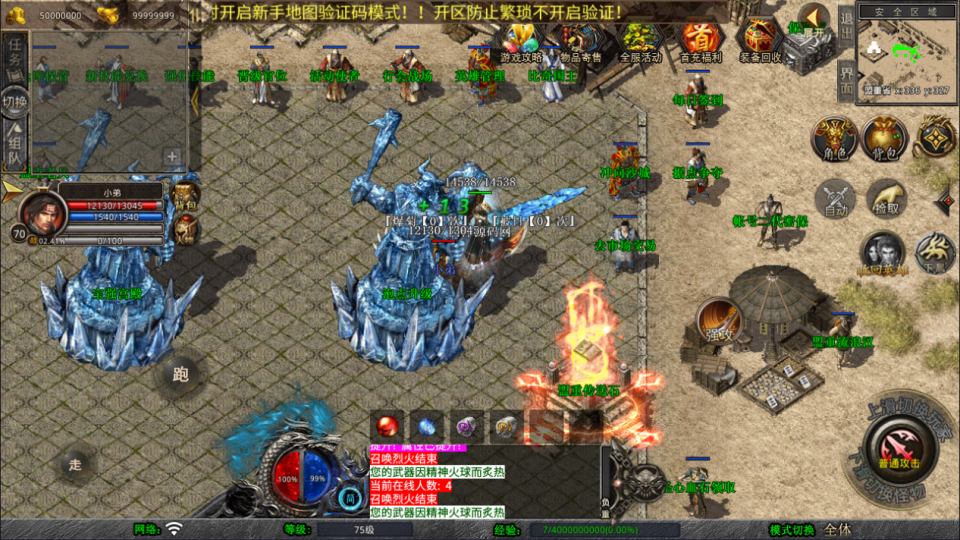The height and width of the screenshot is (540, 960).
Task: Click the hero portrait of 小弟
Action: pos(41,209)
